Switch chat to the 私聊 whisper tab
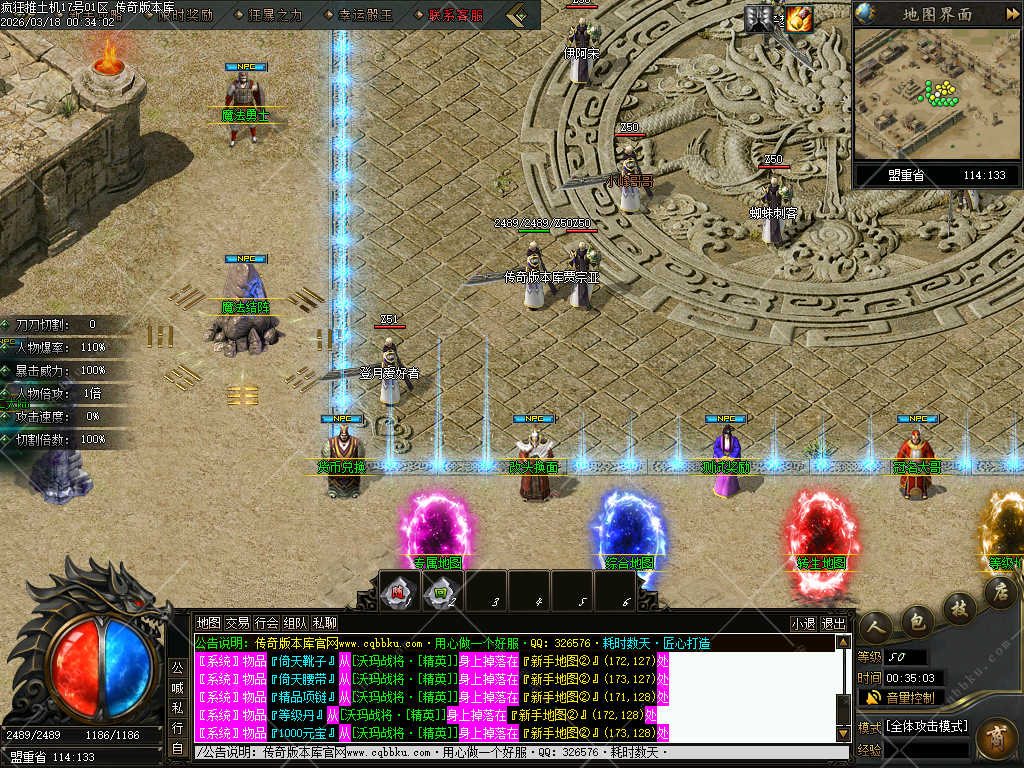 click(x=324, y=623)
